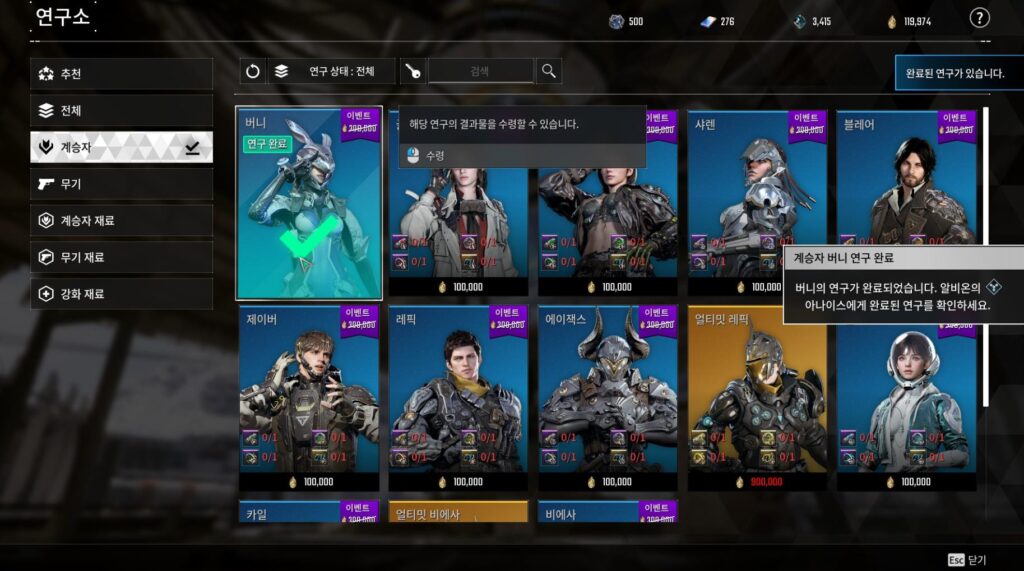Image resolution: width=1024 pixels, height=571 pixels.
Task: Show the 무기 research list
Action: click(x=121, y=184)
